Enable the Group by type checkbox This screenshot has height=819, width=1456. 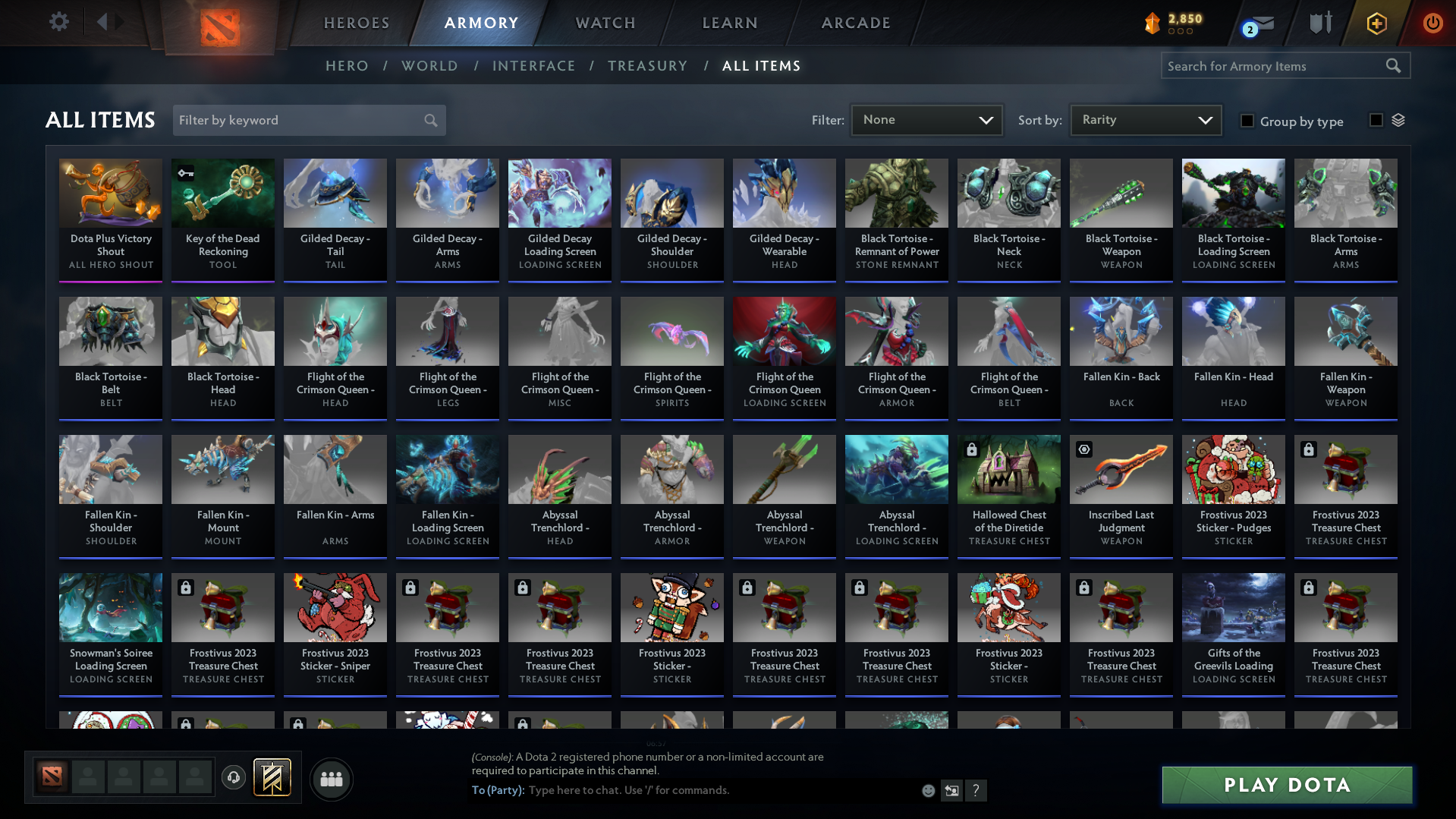click(x=1247, y=121)
